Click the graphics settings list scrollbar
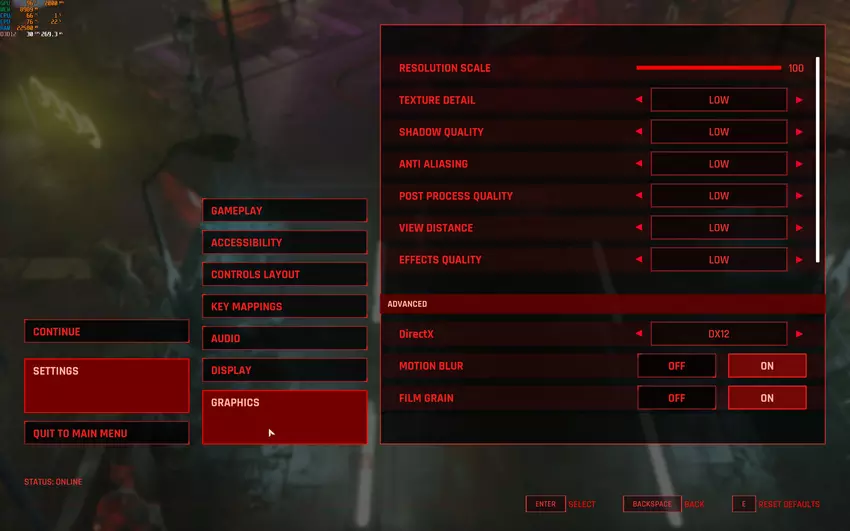850x531 pixels. (x=818, y=160)
